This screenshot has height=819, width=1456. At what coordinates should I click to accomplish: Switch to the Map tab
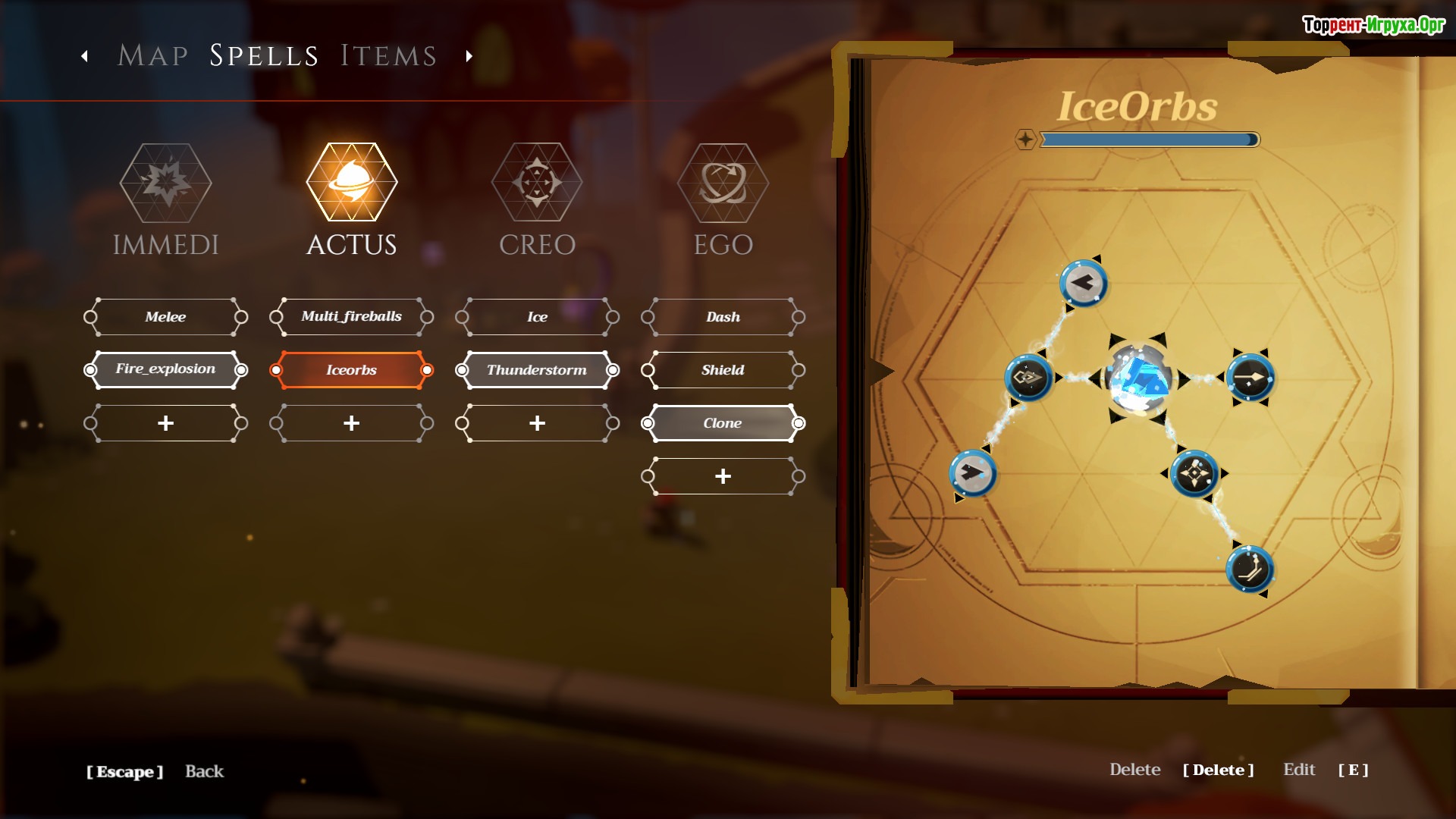(x=153, y=55)
